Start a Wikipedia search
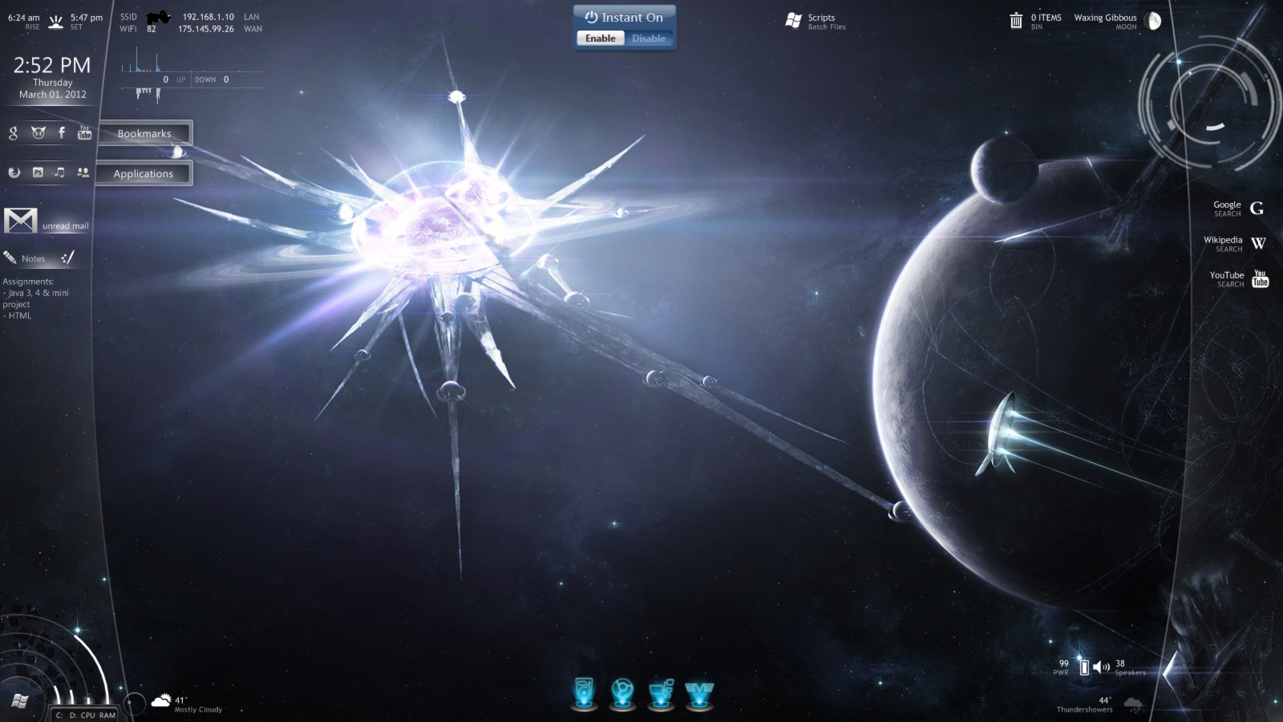The width and height of the screenshot is (1283, 722). click(1258, 243)
